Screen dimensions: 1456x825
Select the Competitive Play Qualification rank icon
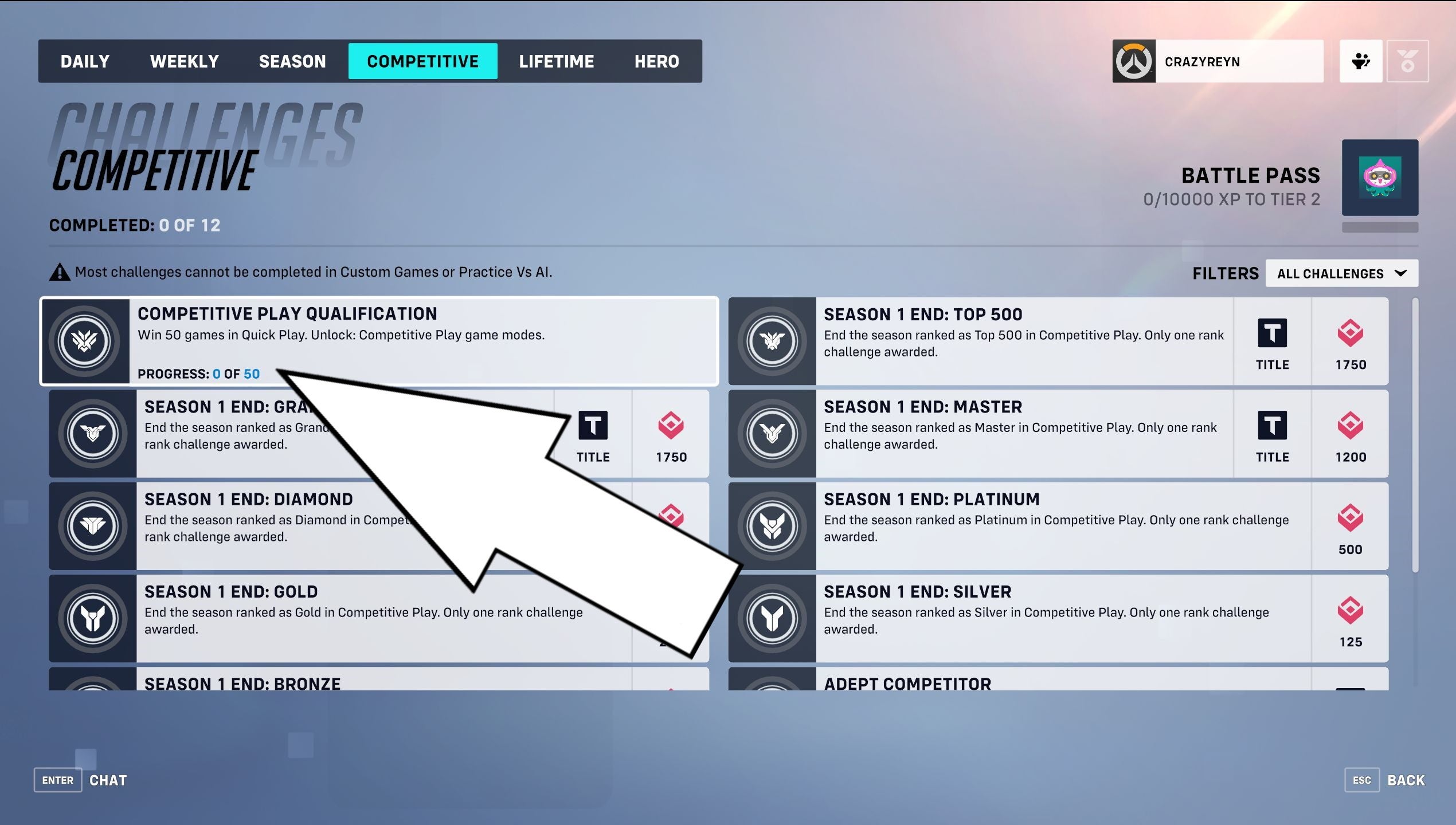coord(84,341)
